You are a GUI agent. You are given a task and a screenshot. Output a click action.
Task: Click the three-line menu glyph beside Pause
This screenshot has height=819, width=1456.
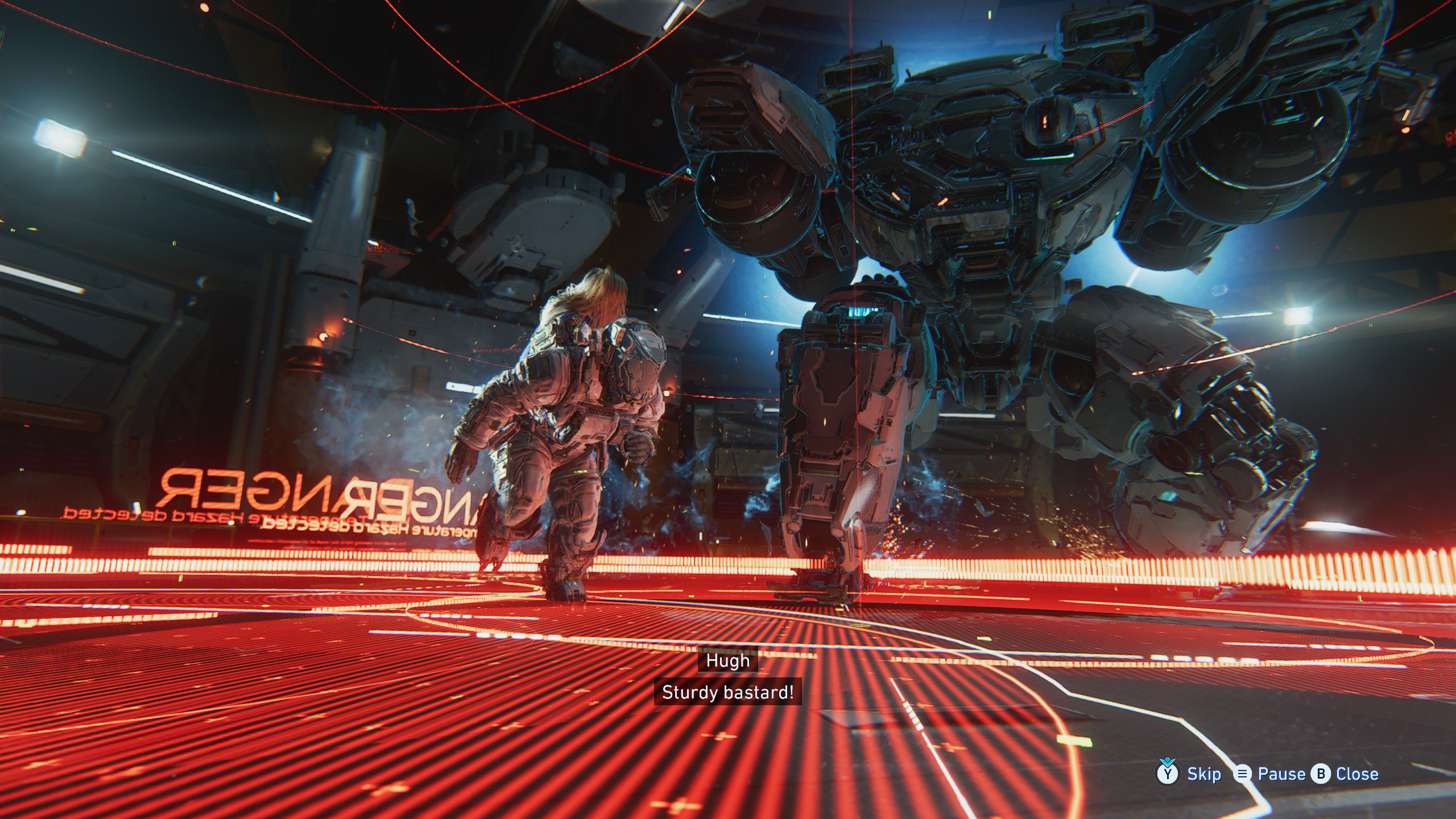(x=1243, y=775)
